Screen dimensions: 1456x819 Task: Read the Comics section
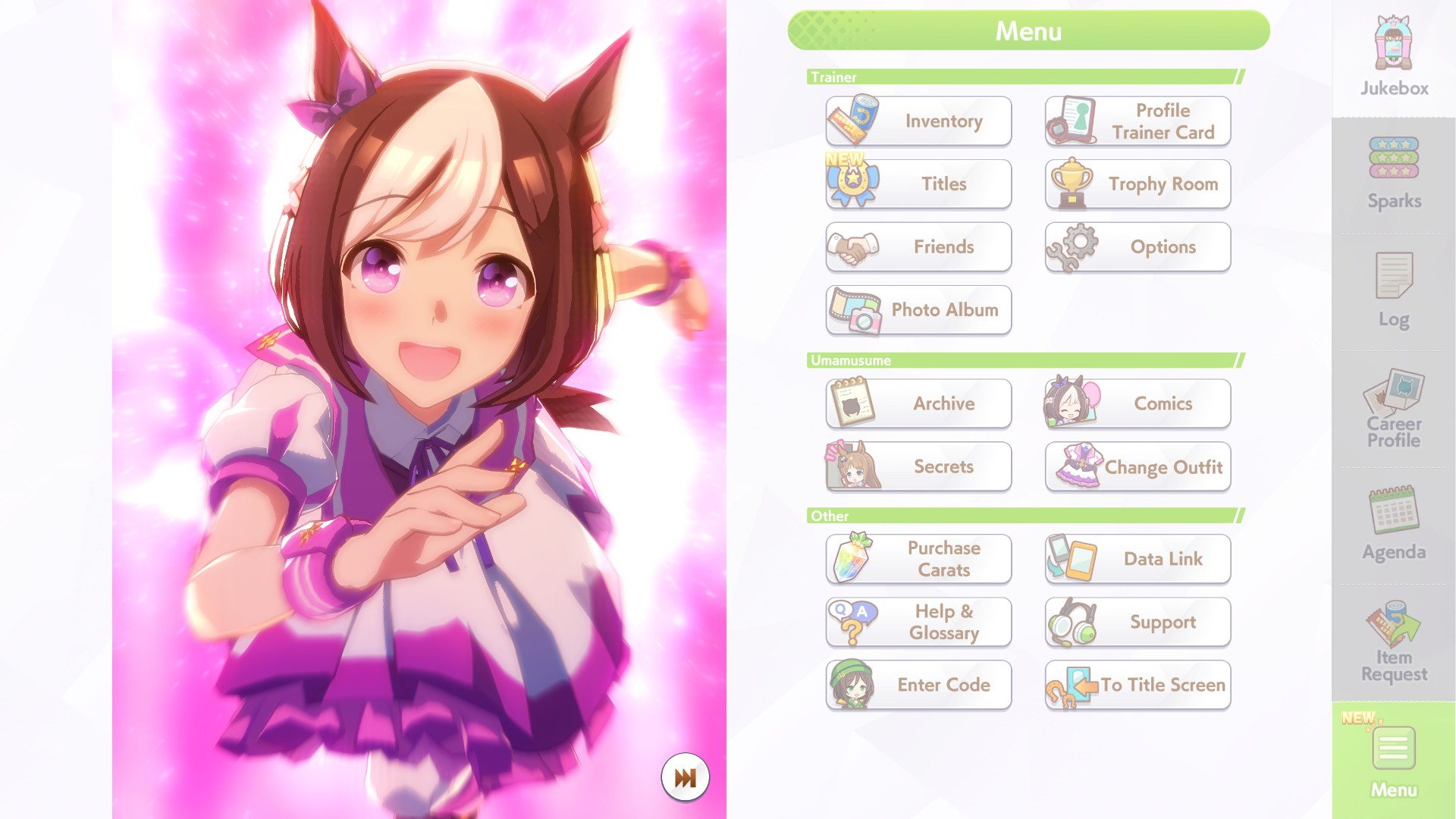point(1137,403)
